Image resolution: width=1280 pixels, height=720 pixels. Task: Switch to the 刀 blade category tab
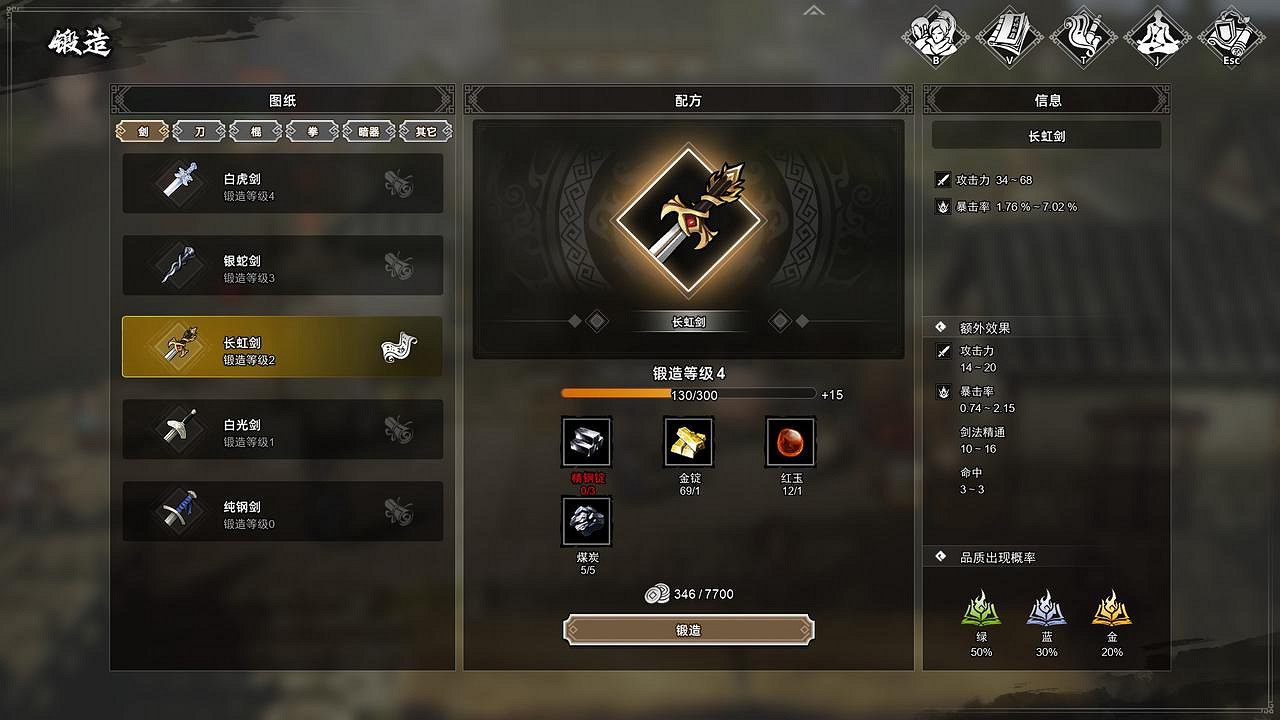[x=198, y=130]
